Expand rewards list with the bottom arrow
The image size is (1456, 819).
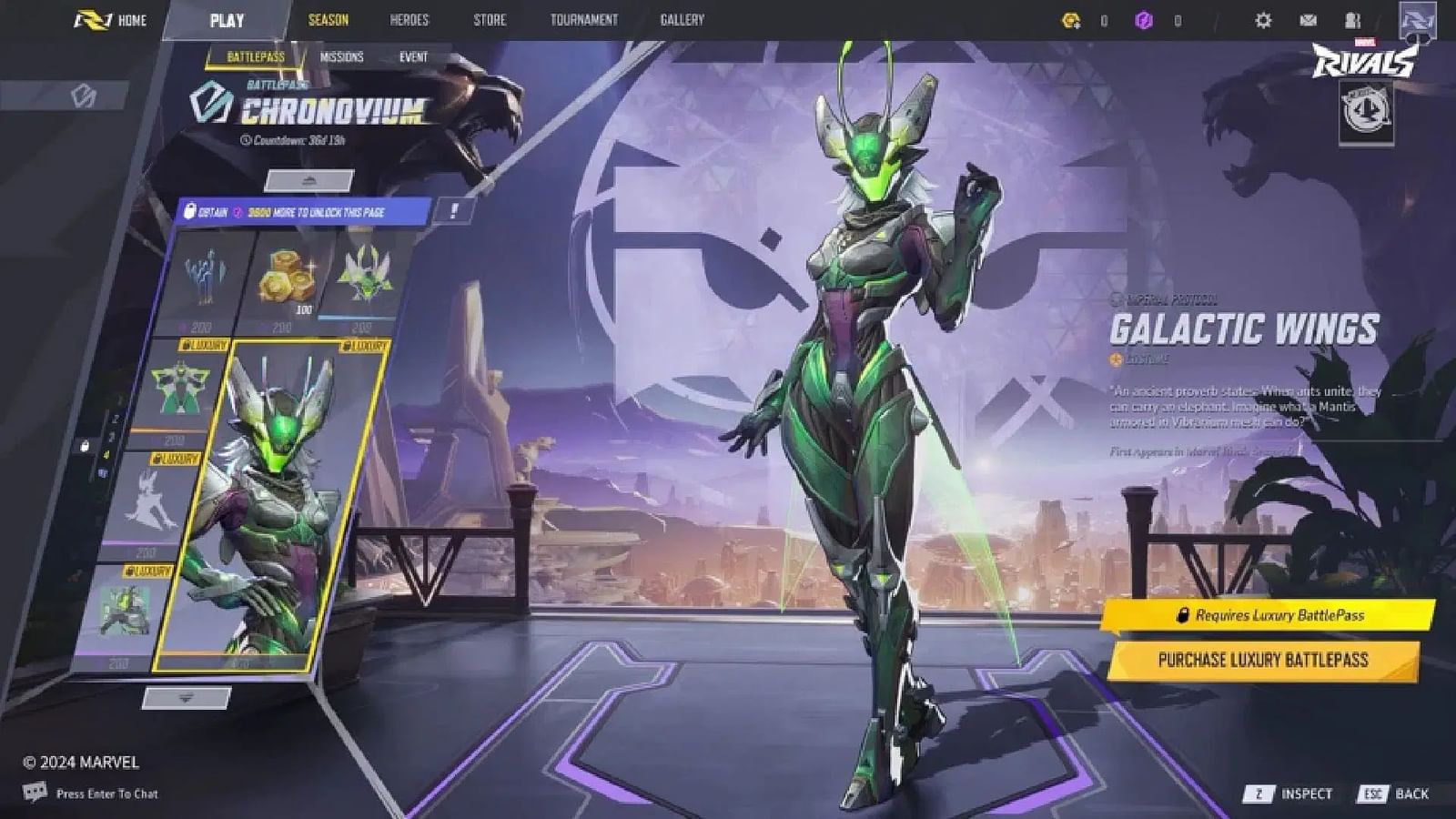[187, 698]
